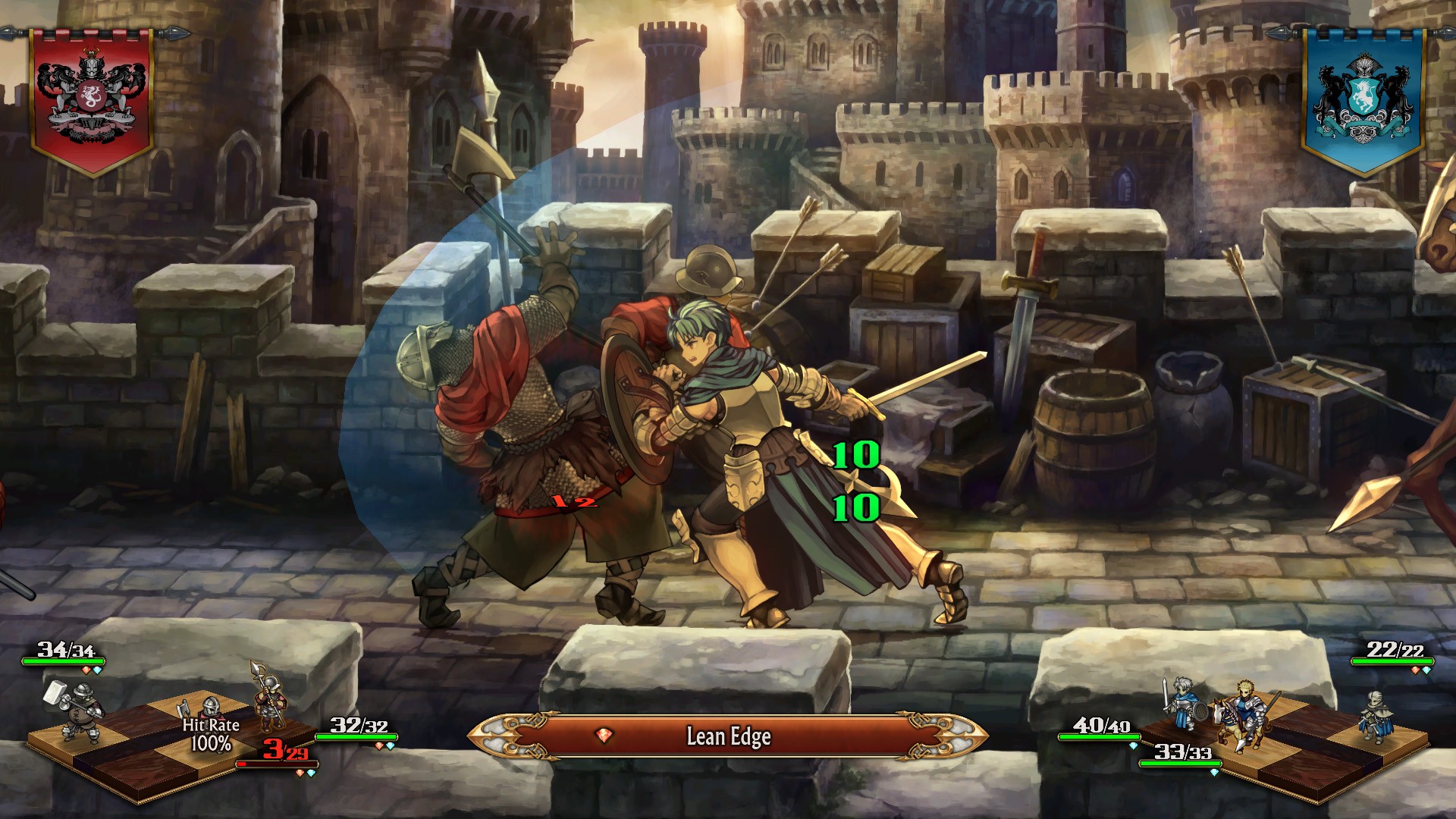The height and width of the screenshot is (819, 1456).
Task: Select the hooded gray-cloaked unit on the right
Action: [x=1376, y=717]
